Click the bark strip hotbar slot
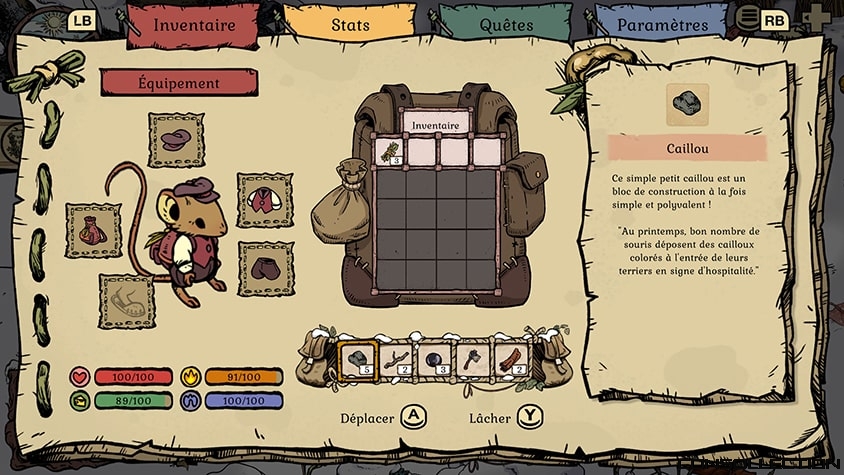This screenshot has height=475, width=844. coord(511,361)
